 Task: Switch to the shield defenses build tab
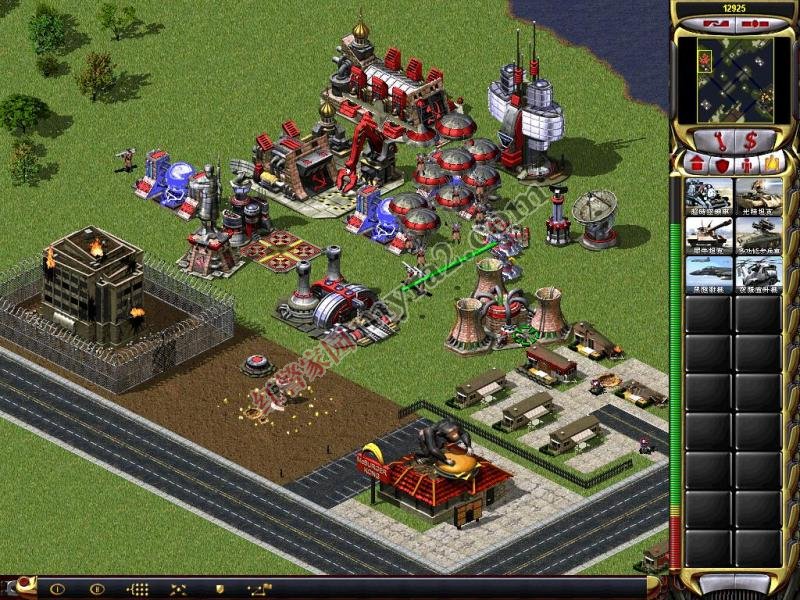coord(720,162)
